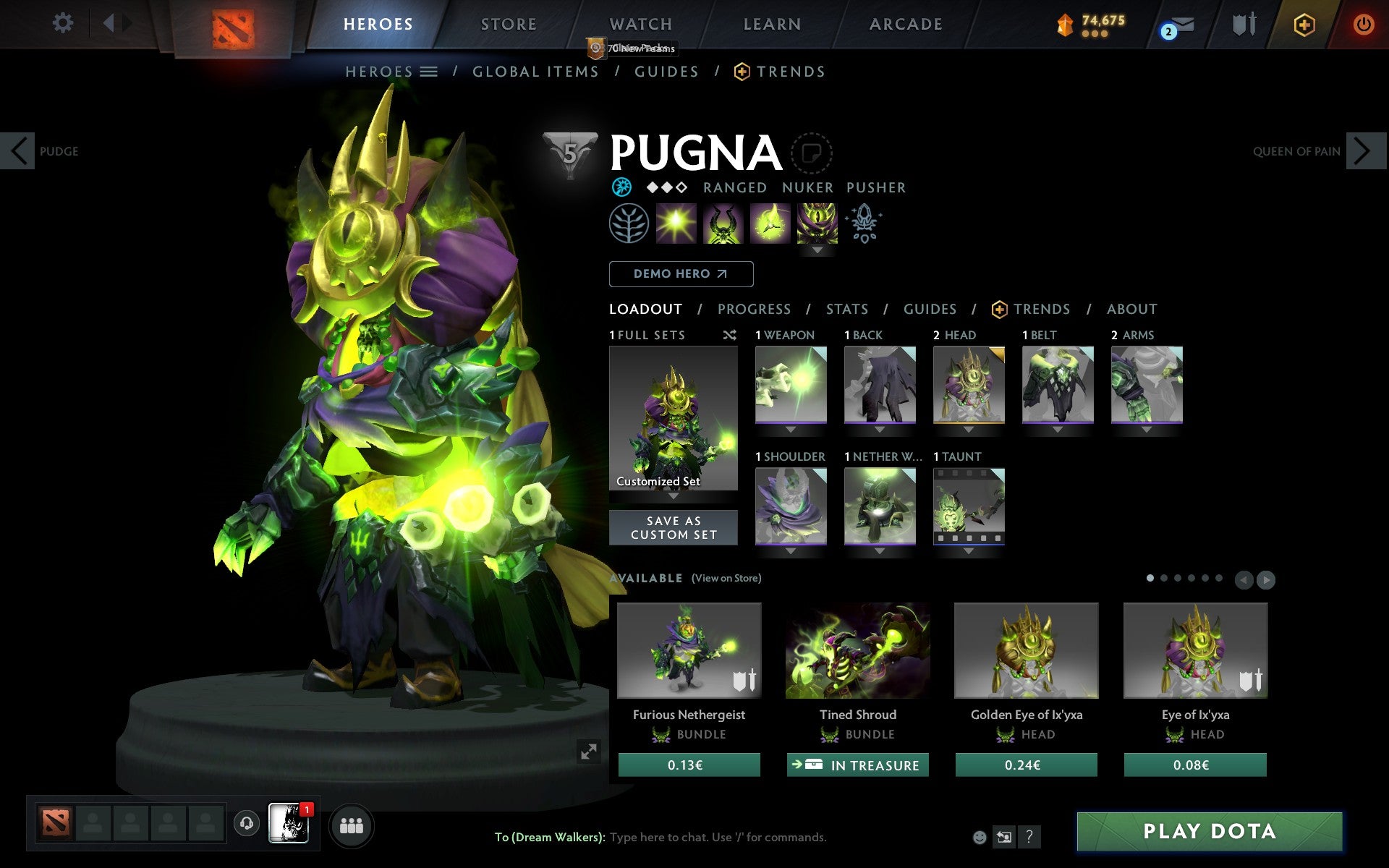The width and height of the screenshot is (1389, 868).
Task: Open the friends list icon bottom left
Action: (x=352, y=825)
